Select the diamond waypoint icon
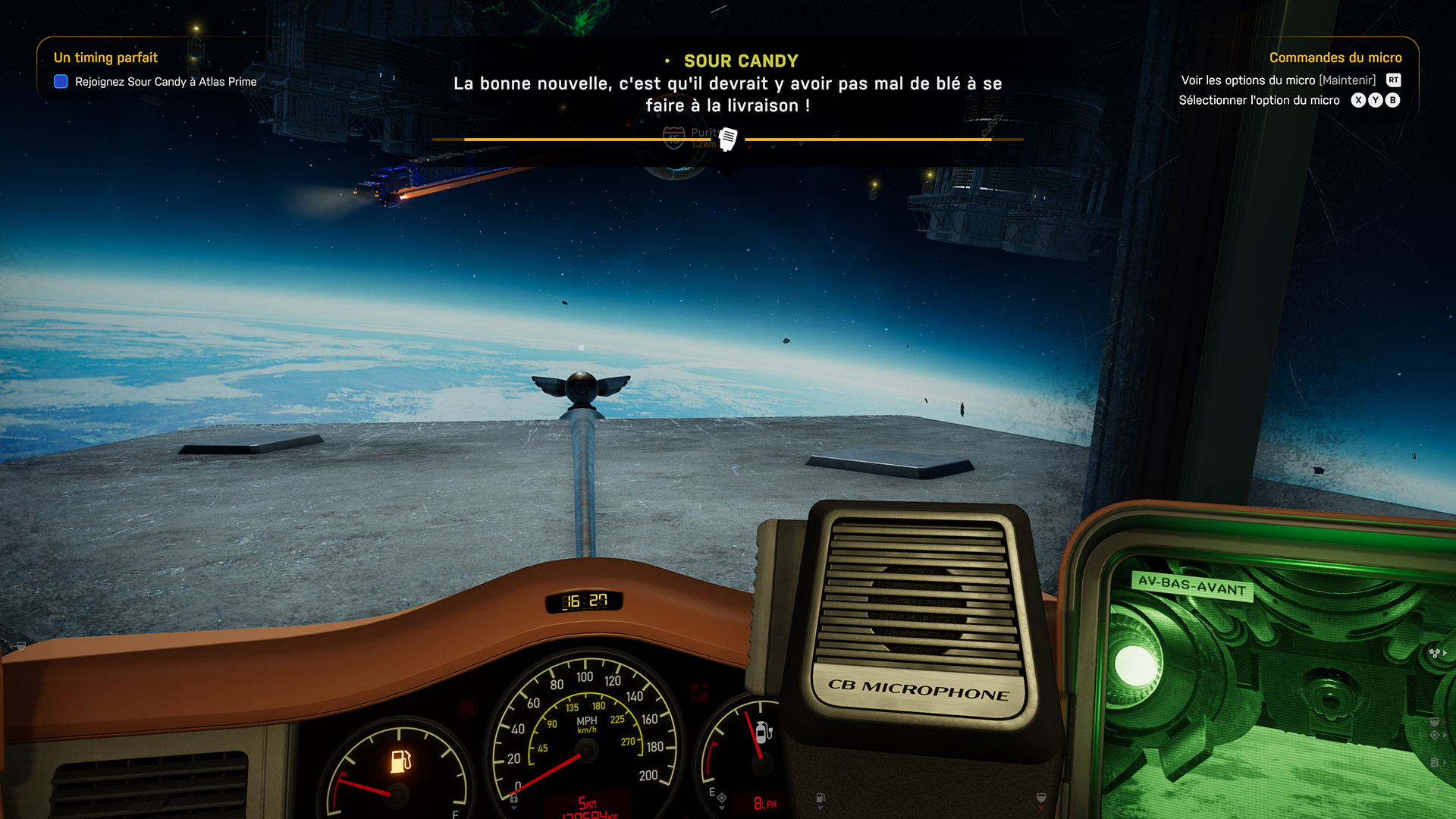The width and height of the screenshot is (1456, 819). (x=1435, y=736)
